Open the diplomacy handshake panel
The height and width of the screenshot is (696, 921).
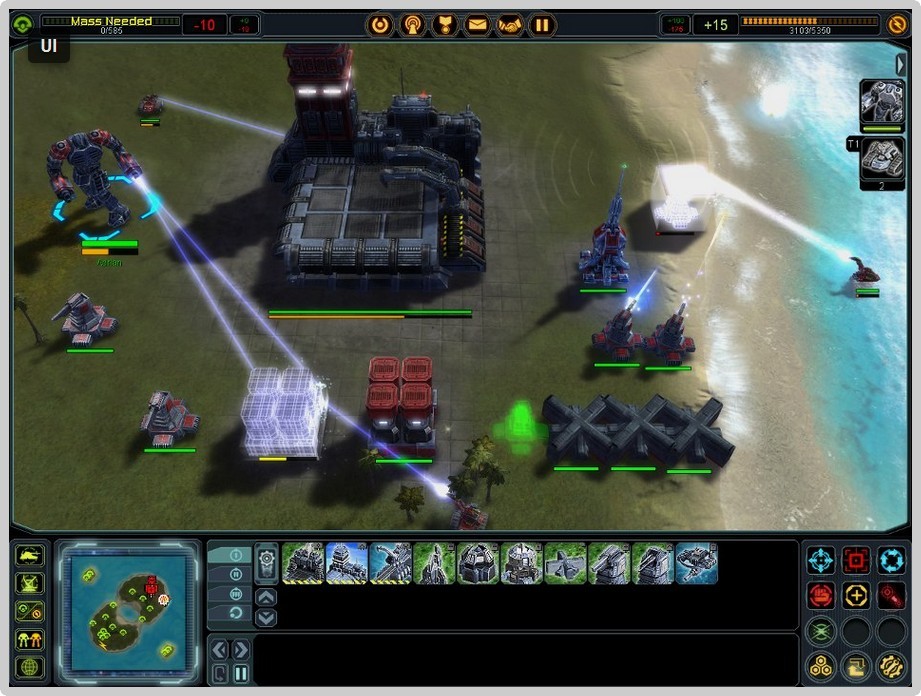[509, 25]
